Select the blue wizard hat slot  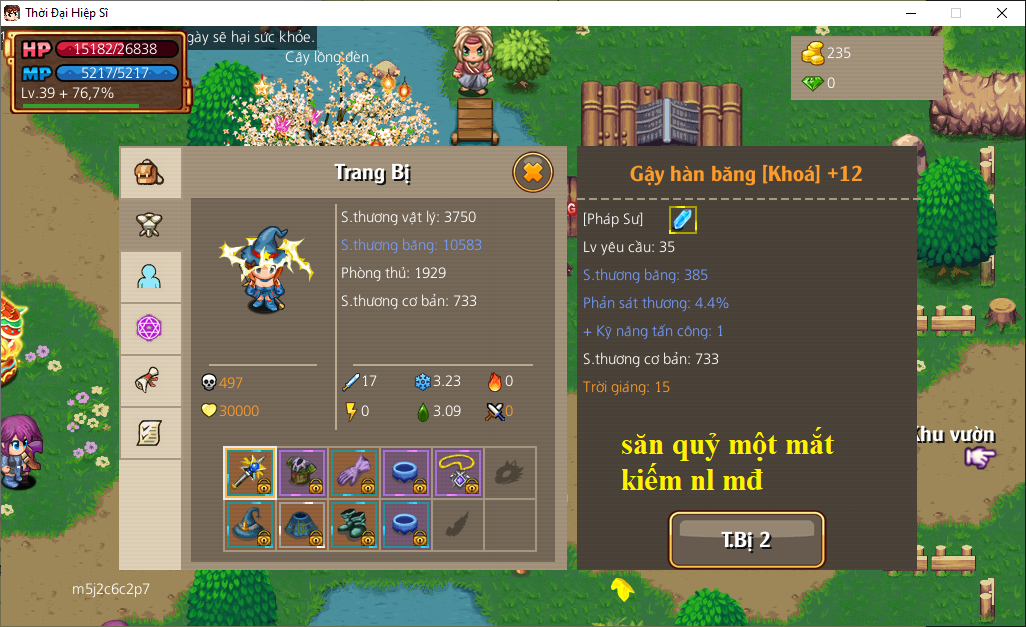[x=250, y=524]
